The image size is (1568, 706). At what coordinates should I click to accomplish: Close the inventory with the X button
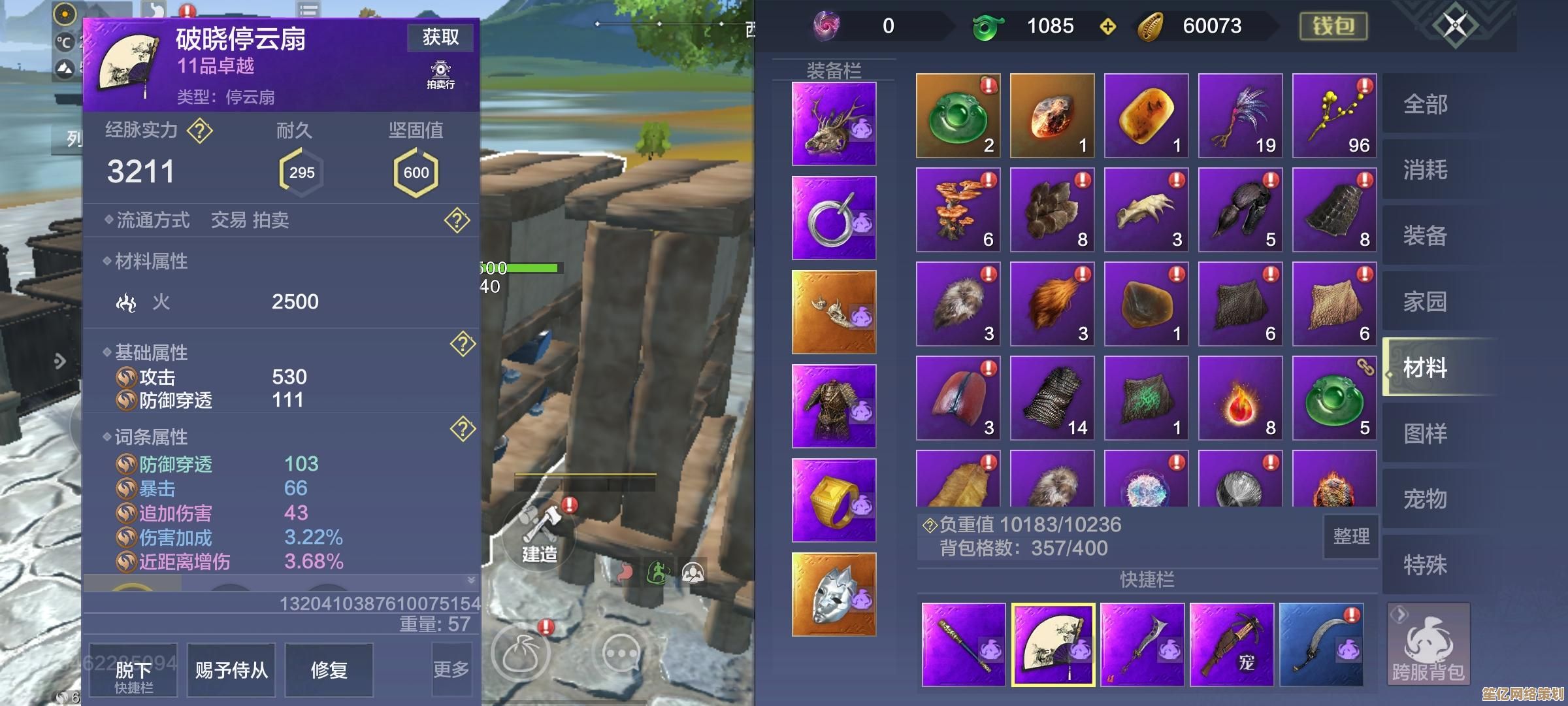pyautogui.click(x=1455, y=26)
